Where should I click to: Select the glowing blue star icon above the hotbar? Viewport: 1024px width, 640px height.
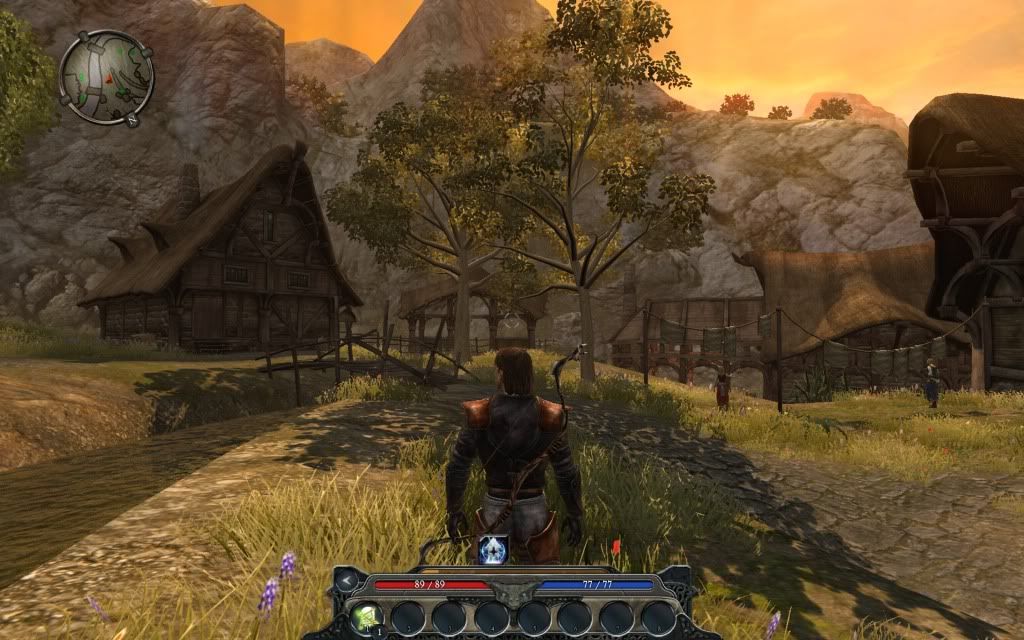[x=493, y=549]
